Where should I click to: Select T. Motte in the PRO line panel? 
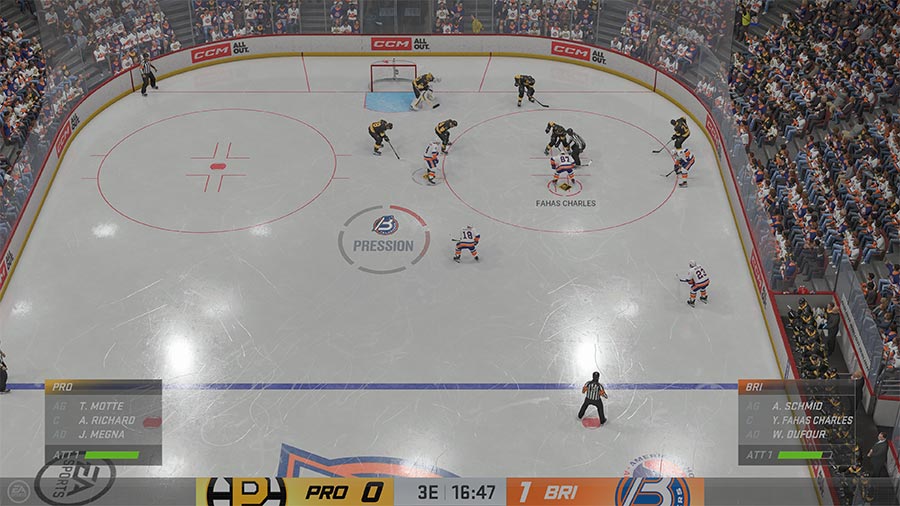[99, 406]
